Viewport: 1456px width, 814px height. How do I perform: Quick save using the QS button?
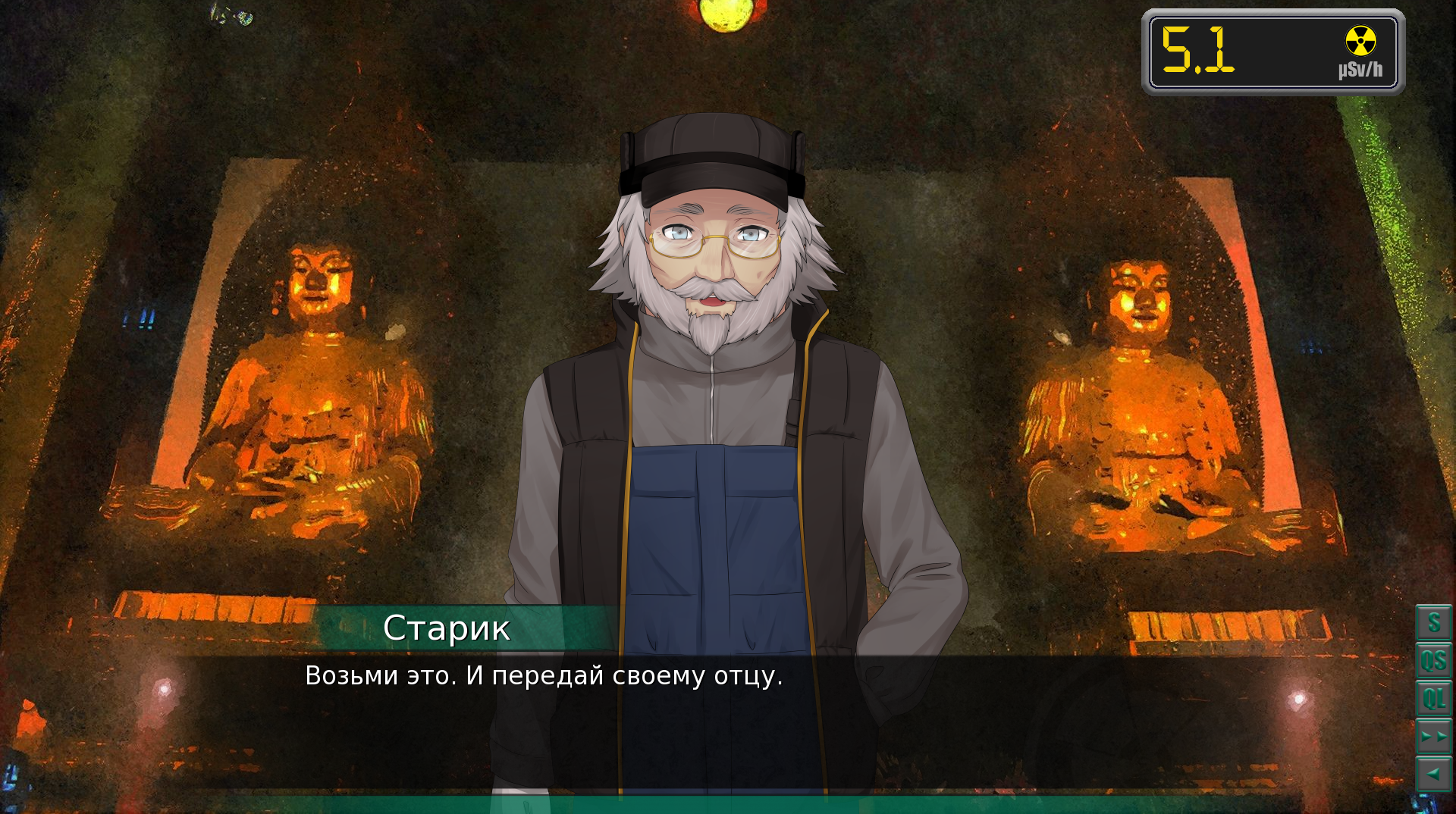[1433, 661]
